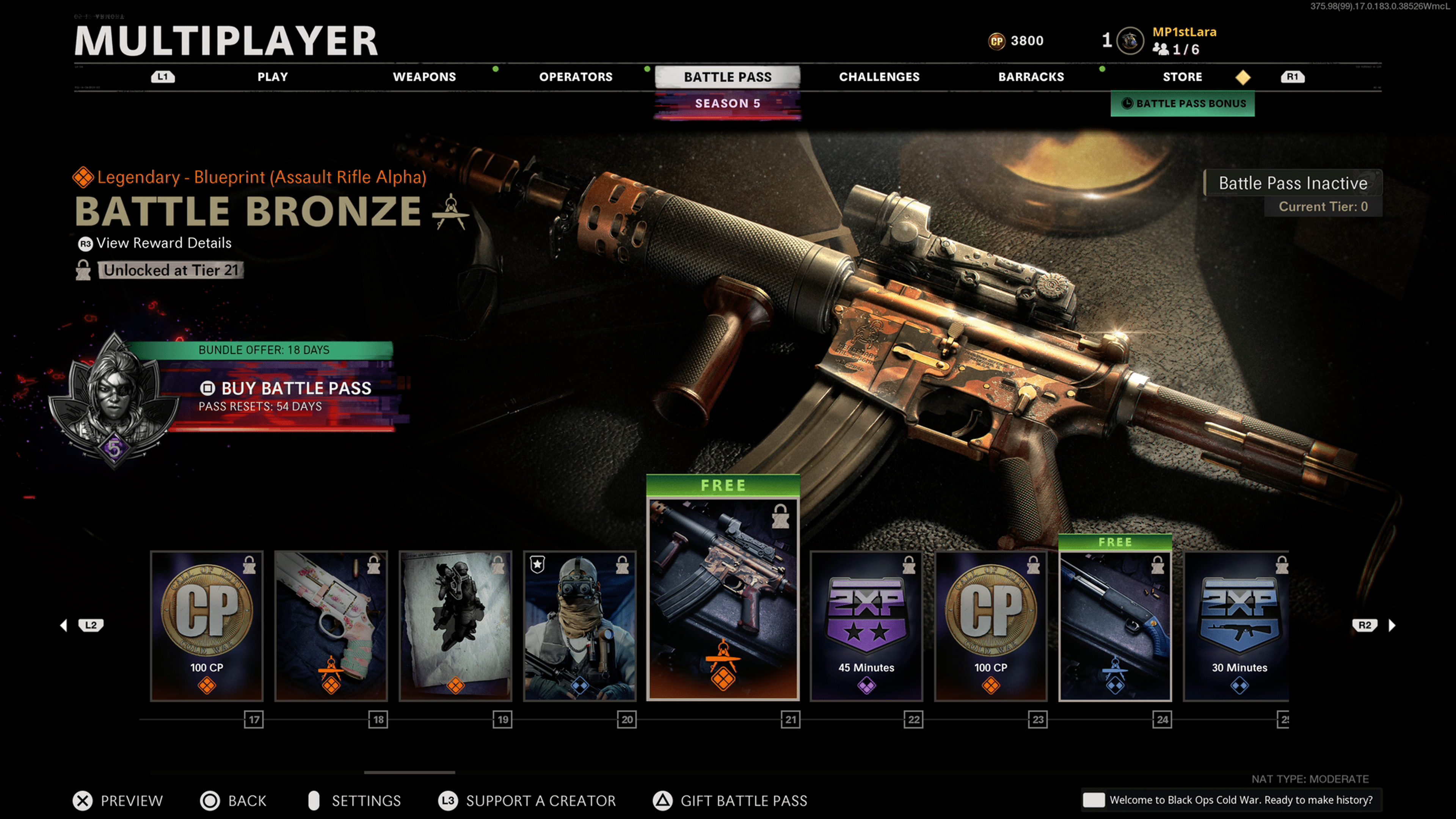Open the Barracks tab
1456x819 pixels.
pyautogui.click(x=1031, y=77)
